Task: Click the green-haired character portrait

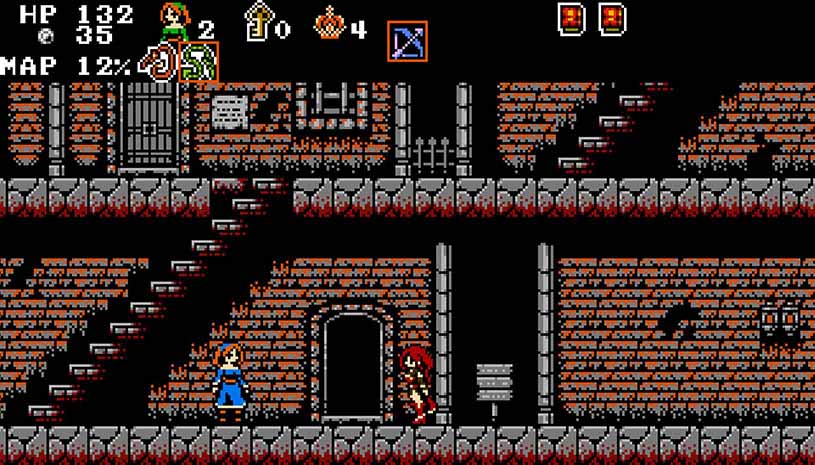Action: [175, 22]
